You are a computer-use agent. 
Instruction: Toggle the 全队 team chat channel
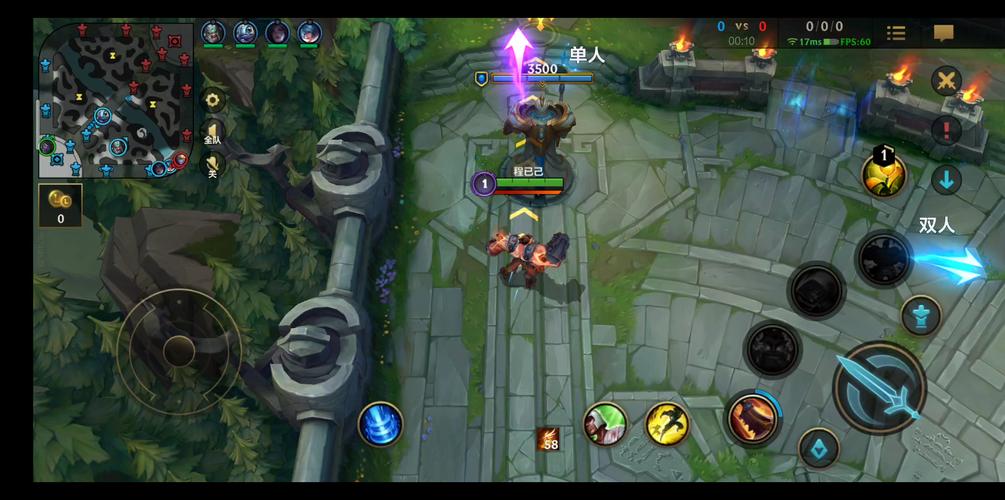click(212, 135)
